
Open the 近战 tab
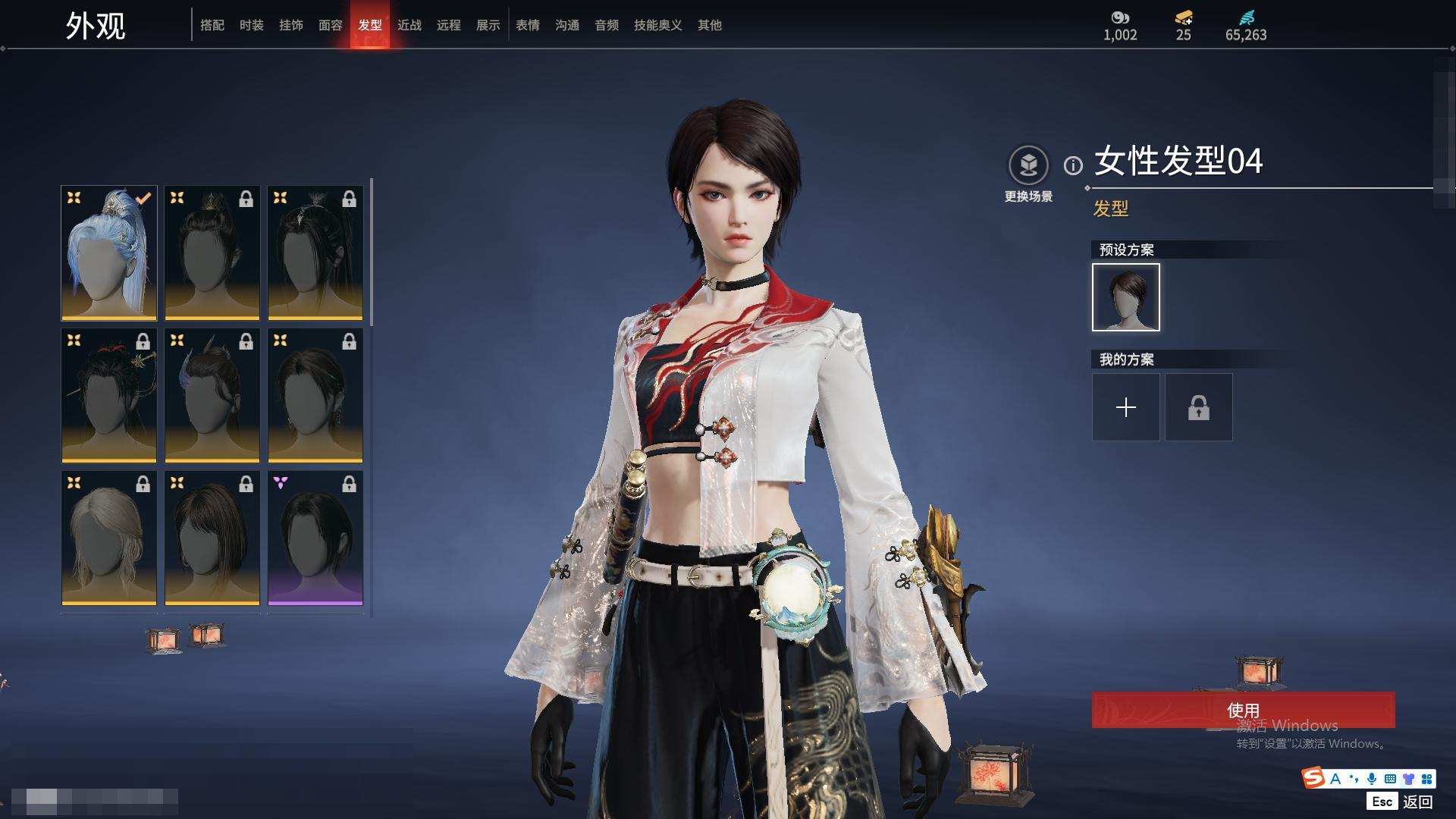[x=409, y=25]
